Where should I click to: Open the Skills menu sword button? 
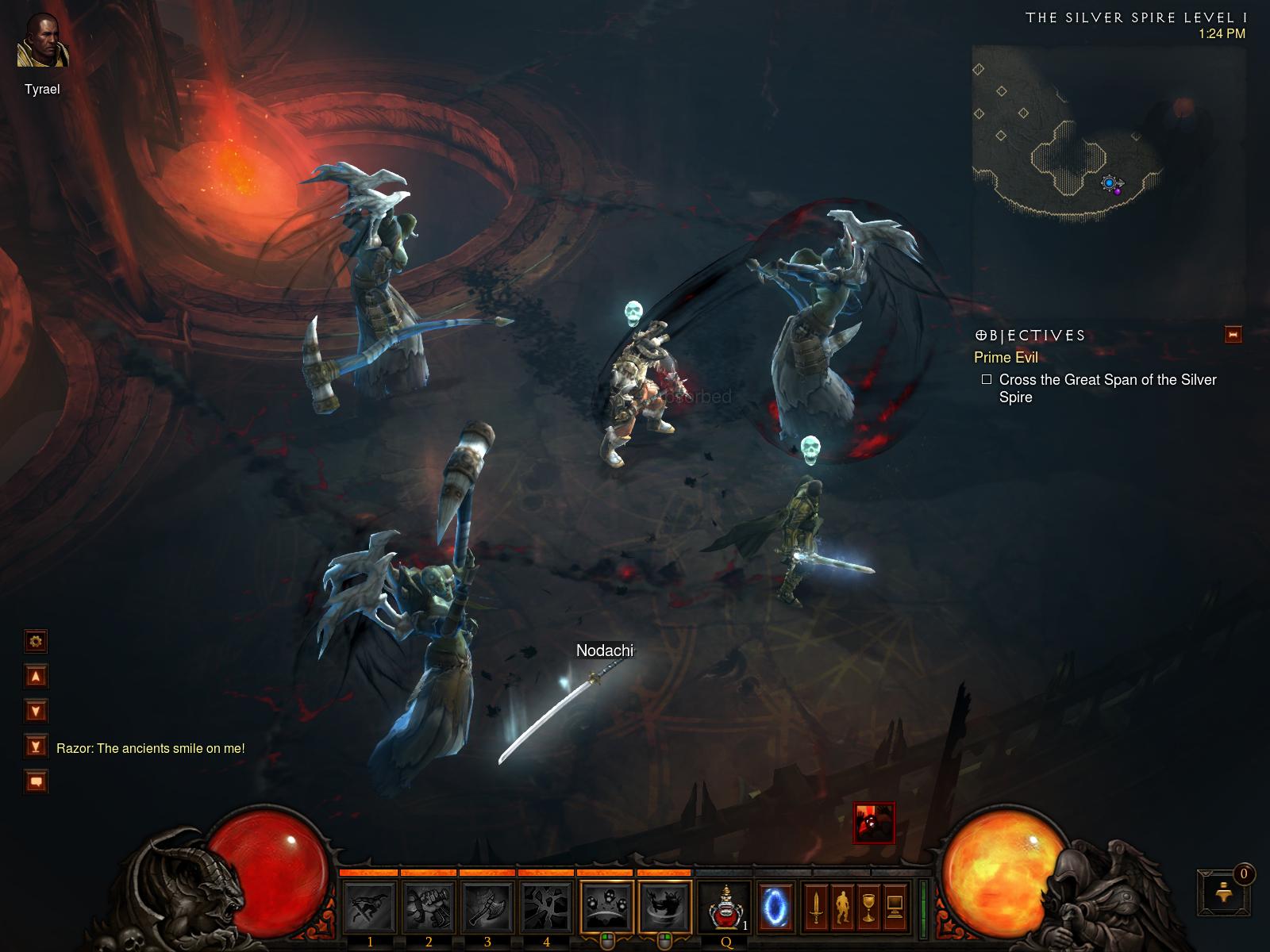(815, 906)
